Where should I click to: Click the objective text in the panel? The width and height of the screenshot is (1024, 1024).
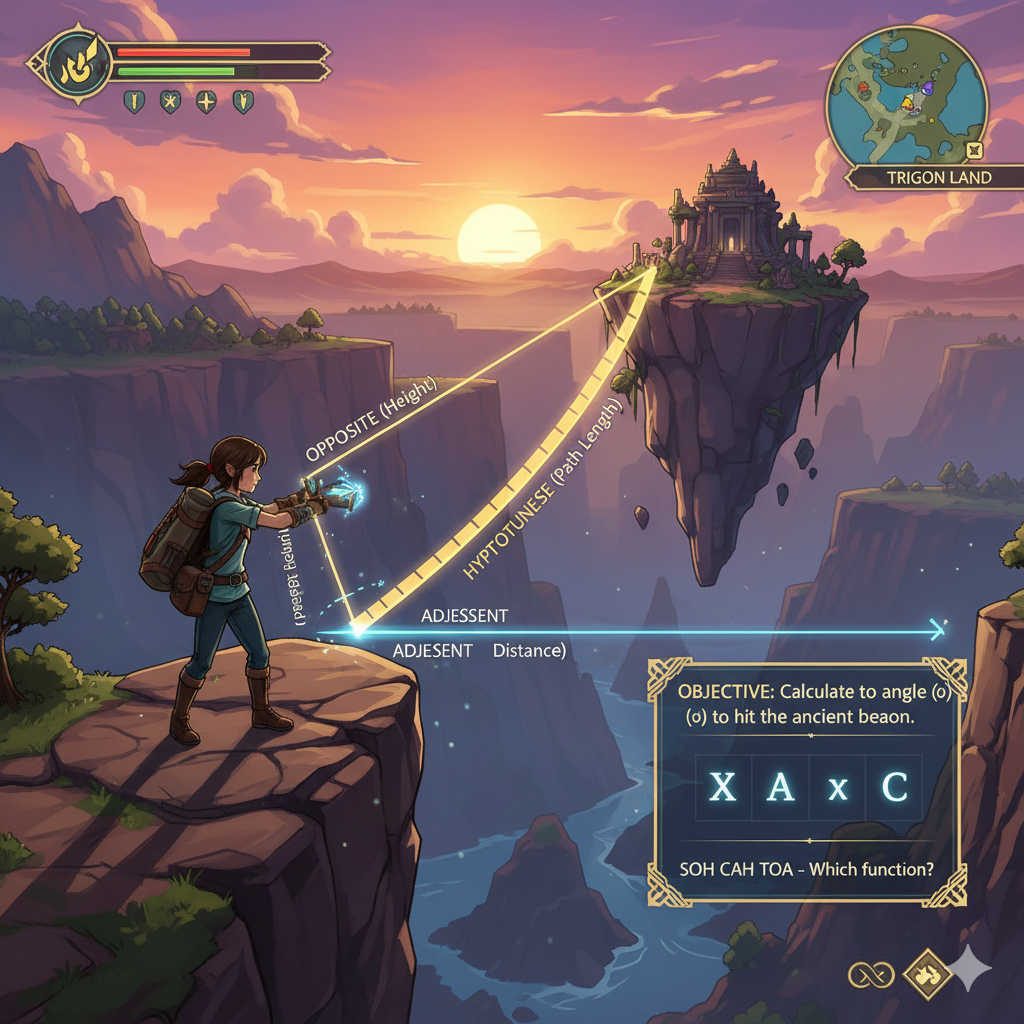[x=807, y=704]
